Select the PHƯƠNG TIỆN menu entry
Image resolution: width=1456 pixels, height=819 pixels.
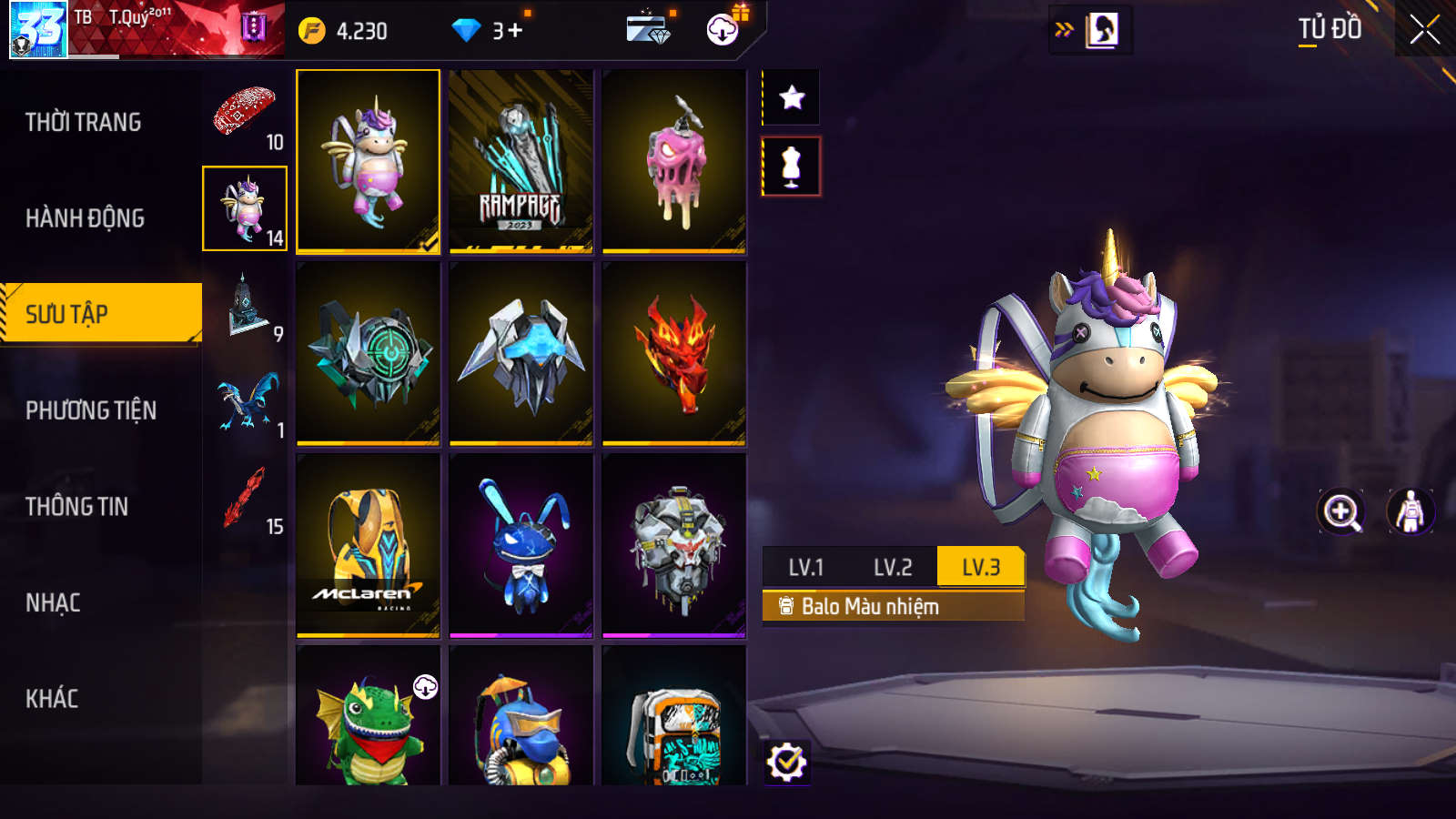pyautogui.click(x=91, y=410)
